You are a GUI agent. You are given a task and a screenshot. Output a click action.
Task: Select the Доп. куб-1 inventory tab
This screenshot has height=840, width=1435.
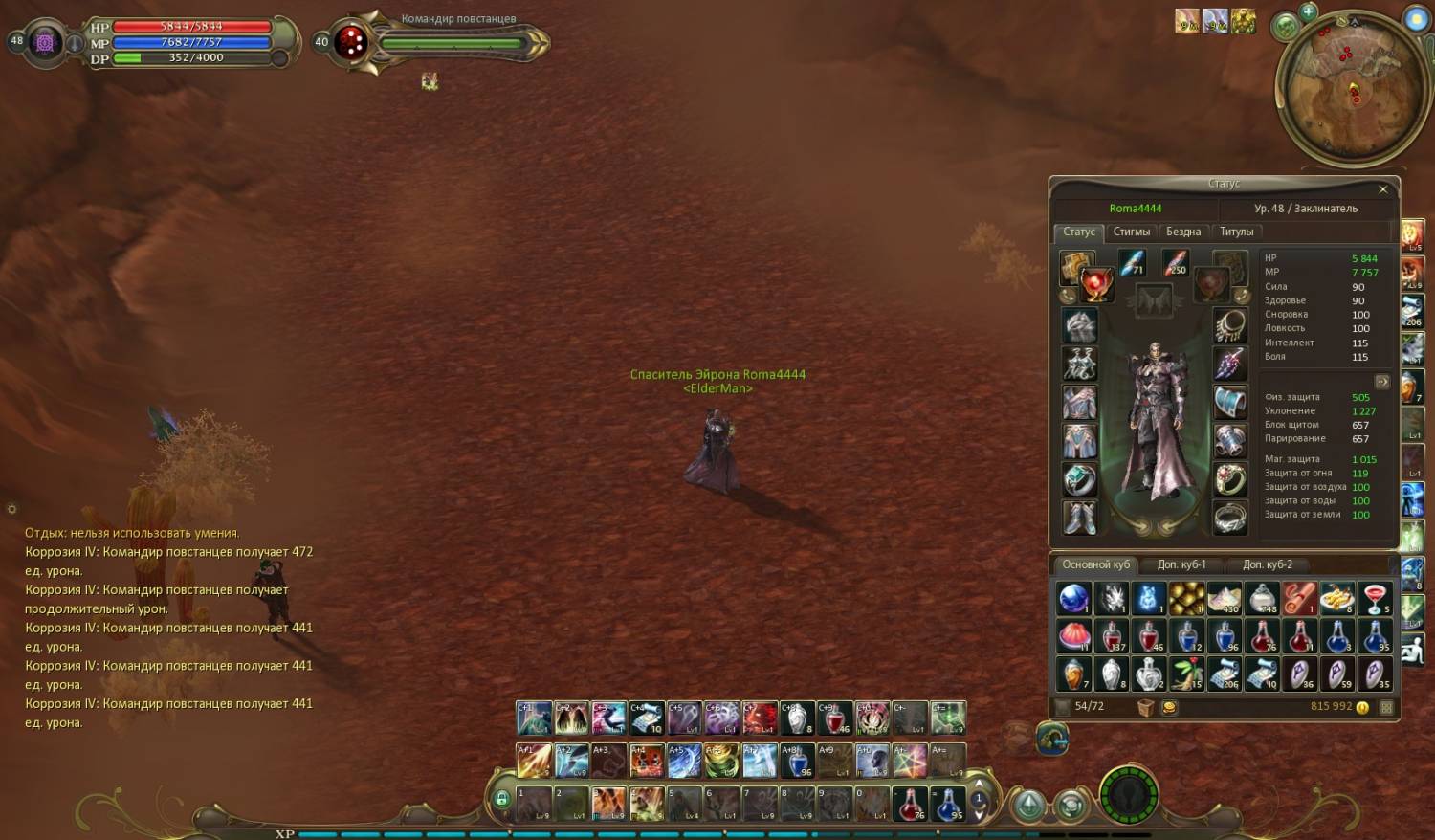point(1181,564)
